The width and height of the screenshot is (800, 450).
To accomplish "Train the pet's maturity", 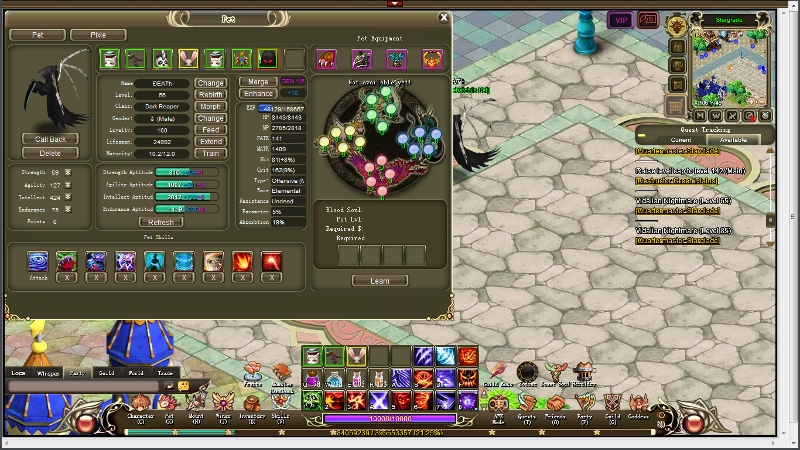I will pyautogui.click(x=211, y=154).
